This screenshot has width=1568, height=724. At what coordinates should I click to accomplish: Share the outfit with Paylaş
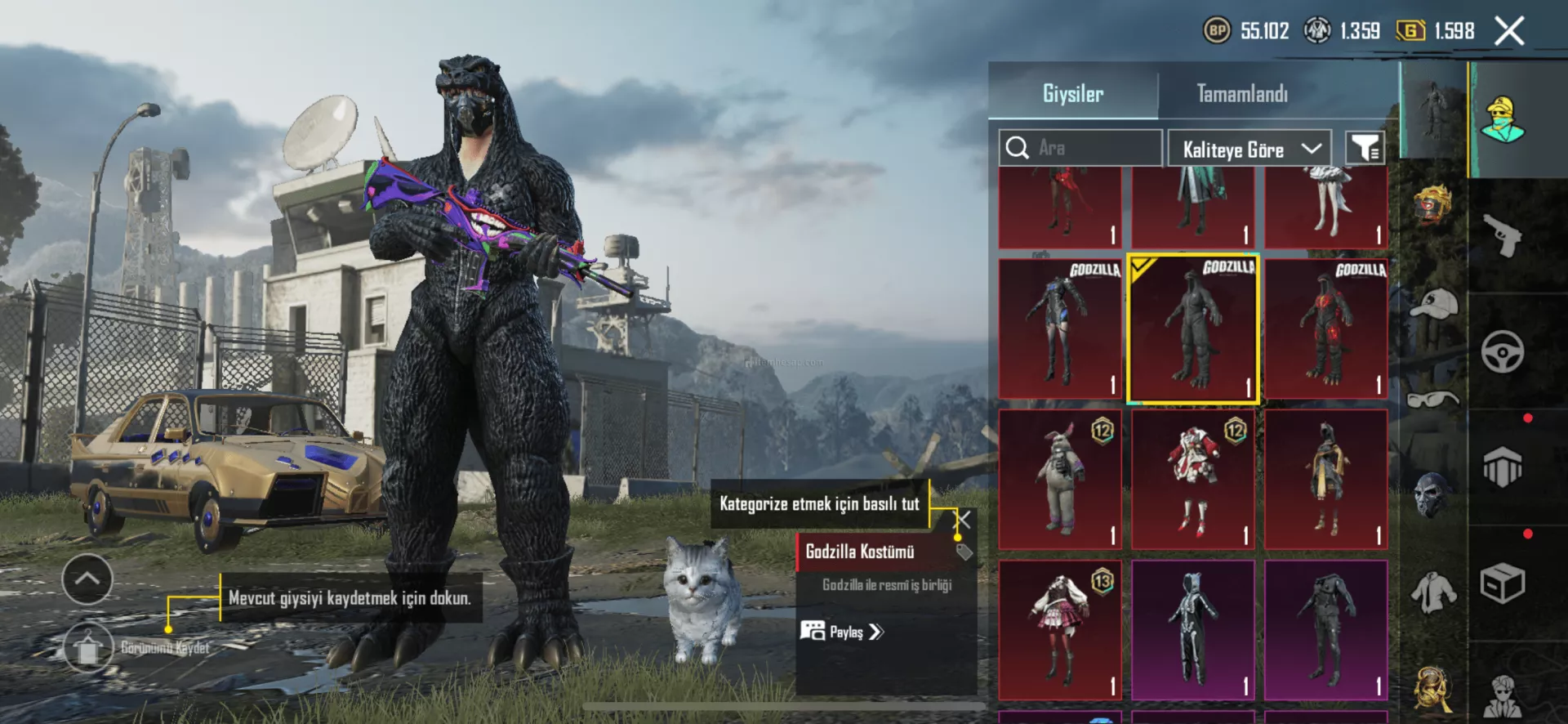tap(842, 632)
